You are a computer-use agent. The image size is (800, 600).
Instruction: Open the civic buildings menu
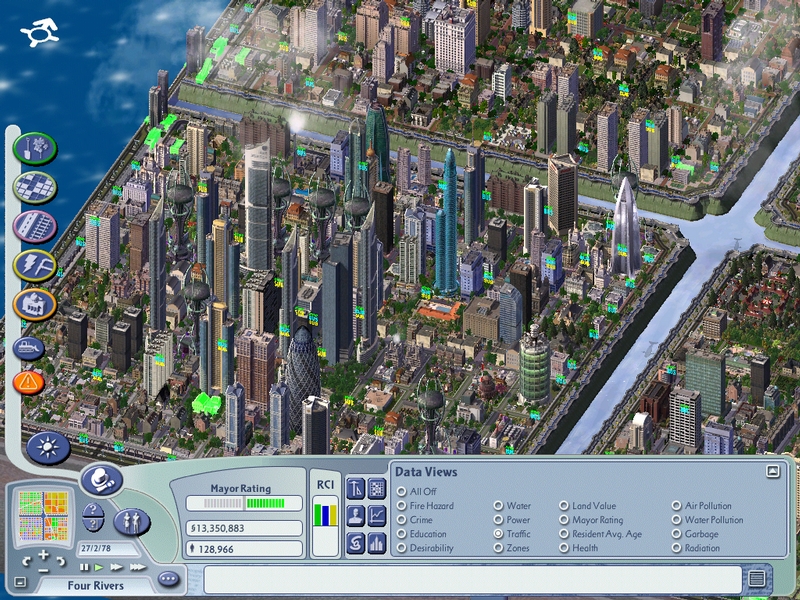(x=34, y=304)
